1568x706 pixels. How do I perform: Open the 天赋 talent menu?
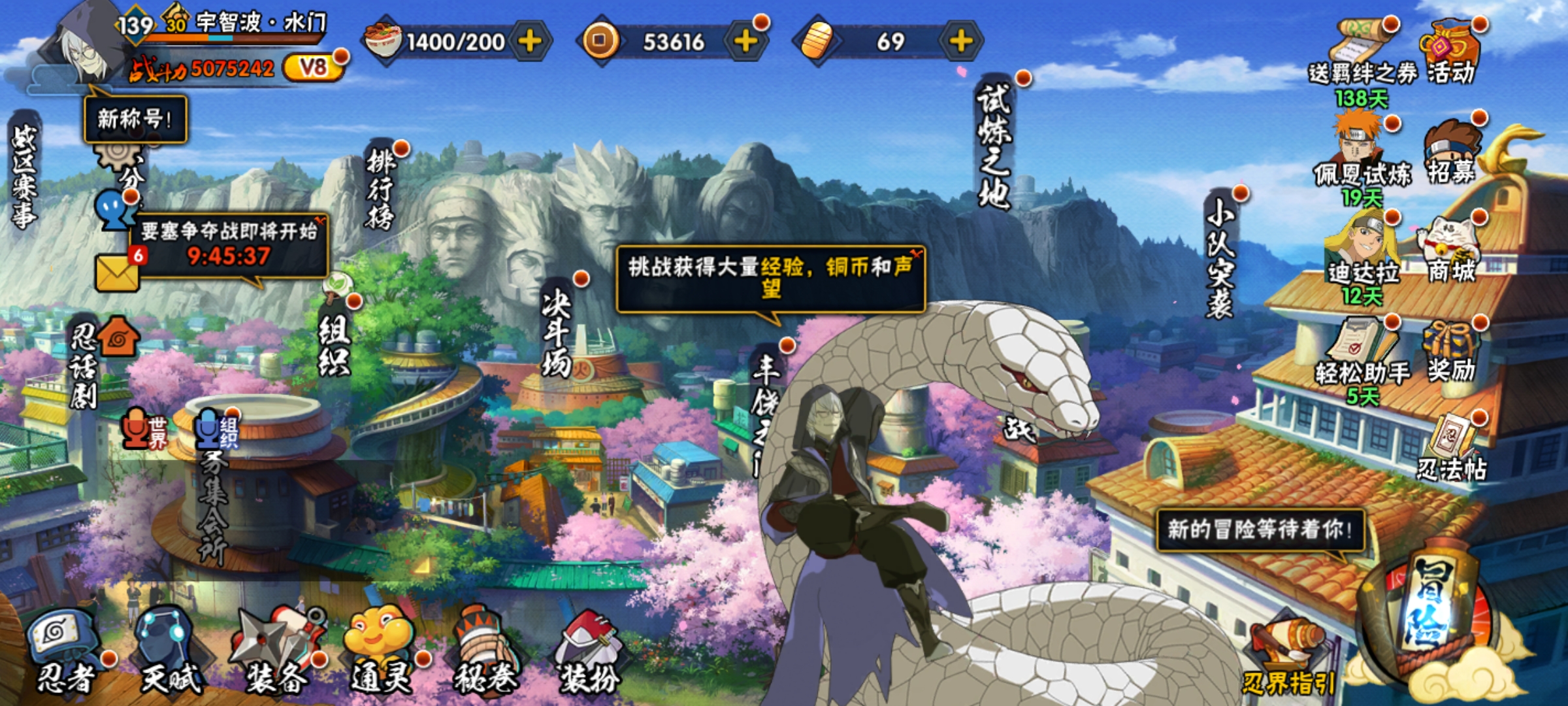click(x=169, y=654)
